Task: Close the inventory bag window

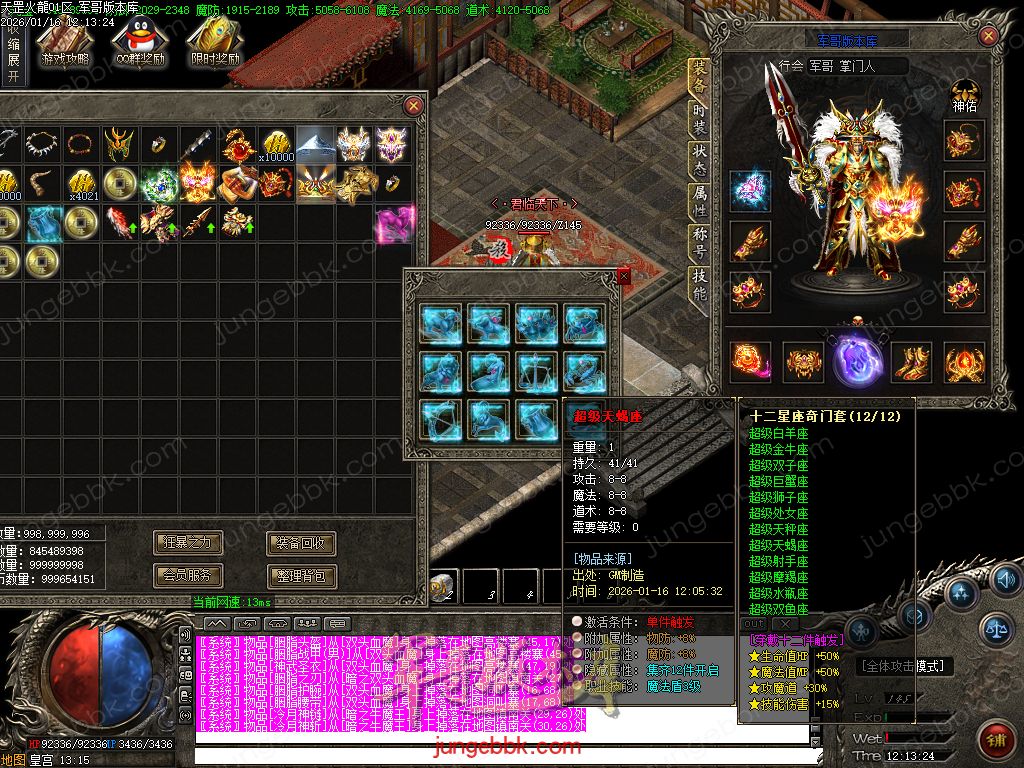Action: click(x=413, y=105)
